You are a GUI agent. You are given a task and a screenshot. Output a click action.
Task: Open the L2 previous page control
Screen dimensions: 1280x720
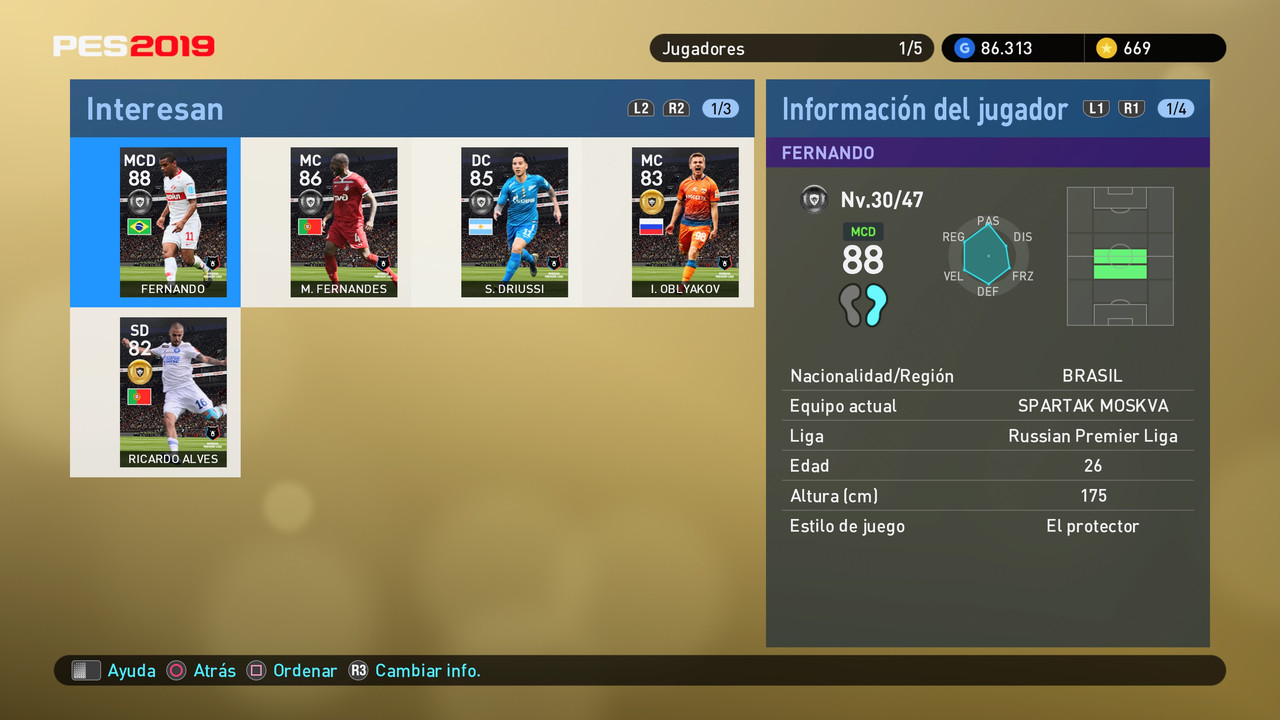point(640,108)
